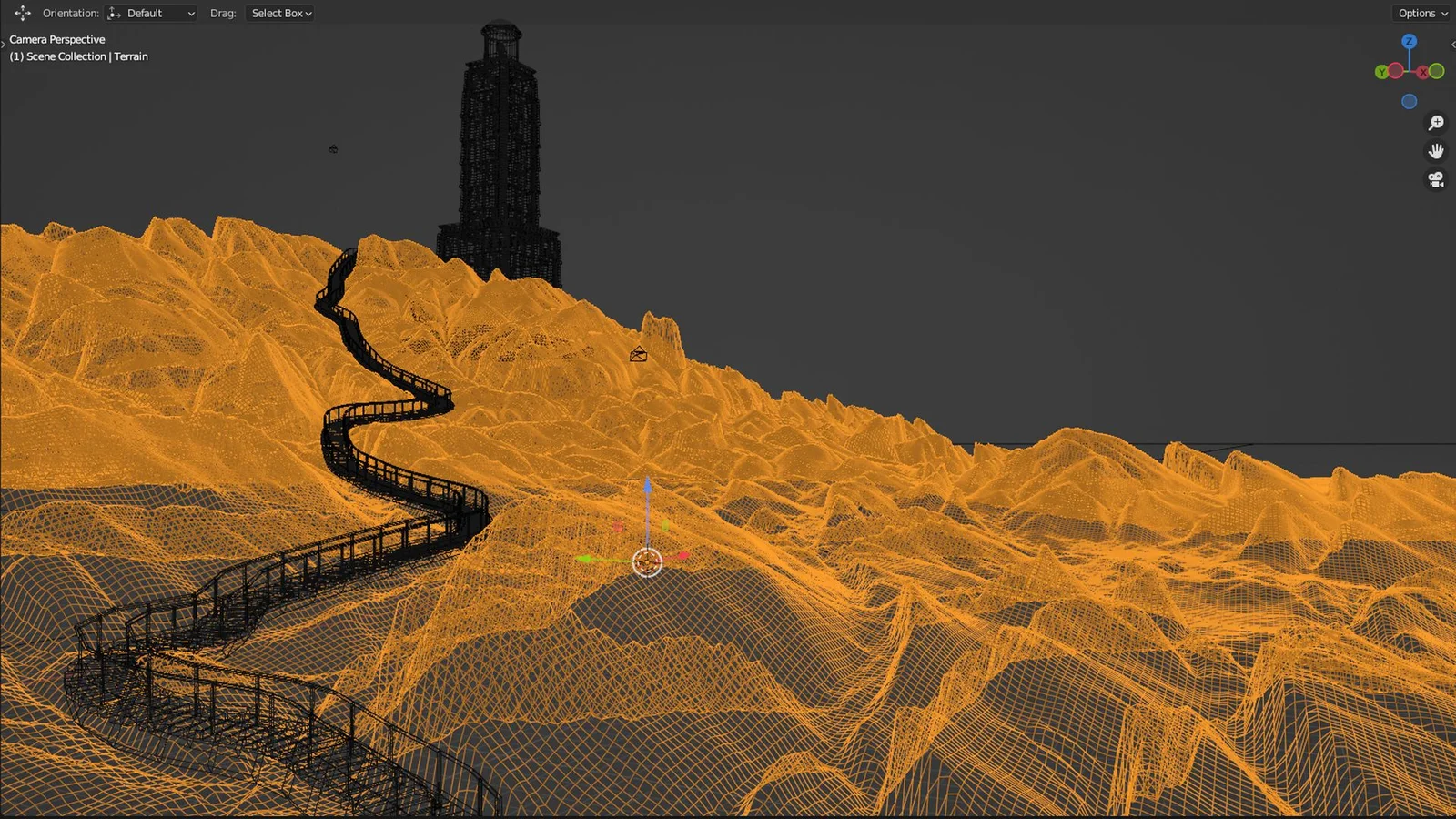Click the 3D cursor at the gizmo center

click(647, 563)
